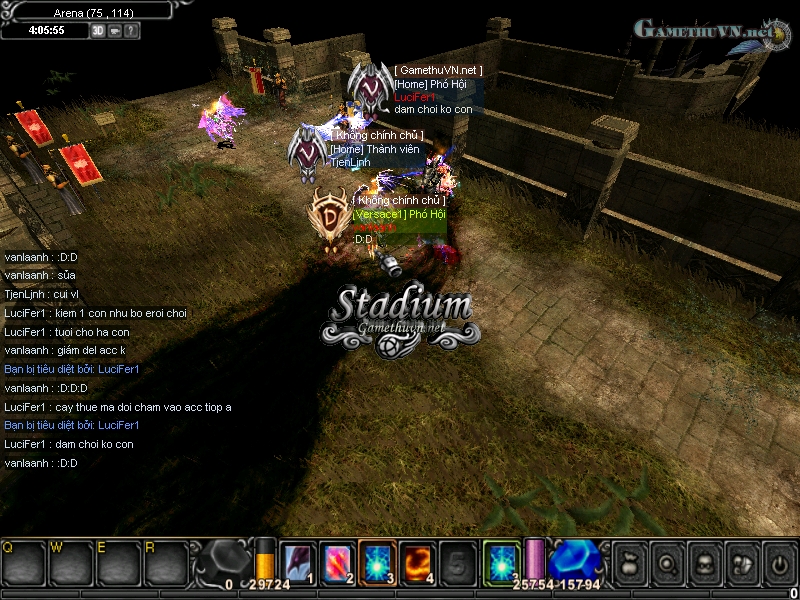
Task: Click the active skill icon with green border
Action: 501,563
